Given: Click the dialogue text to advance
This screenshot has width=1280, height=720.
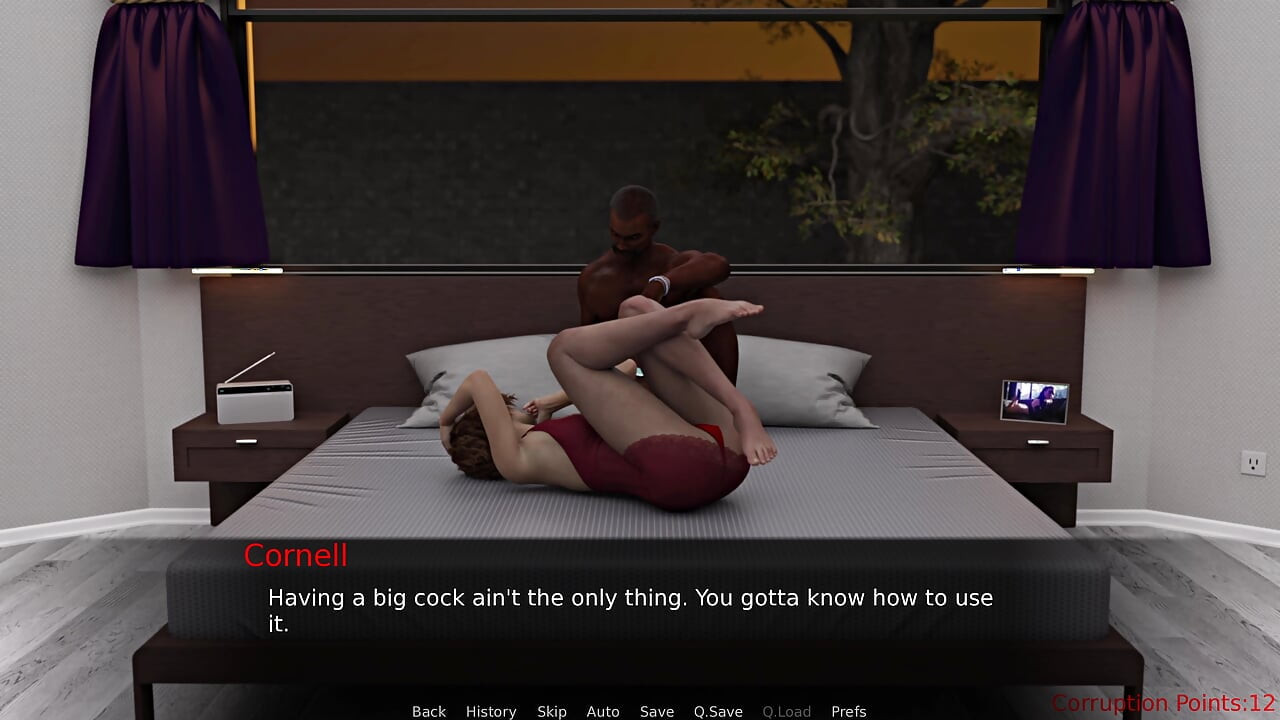Looking at the screenshot, I should pyautogui.click(x=629, y=598).
